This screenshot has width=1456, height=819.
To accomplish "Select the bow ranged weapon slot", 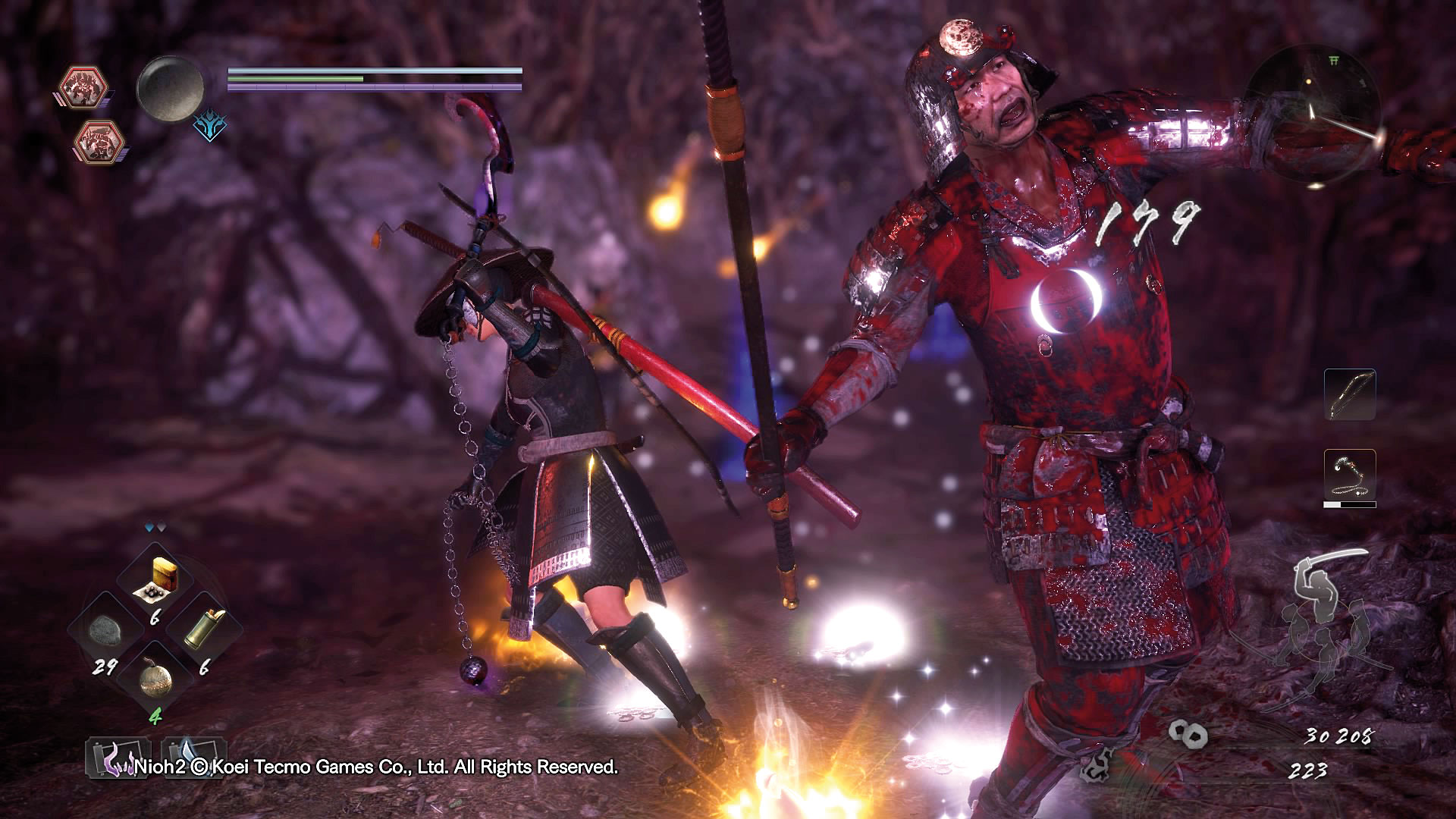I will pos(1350,394).
